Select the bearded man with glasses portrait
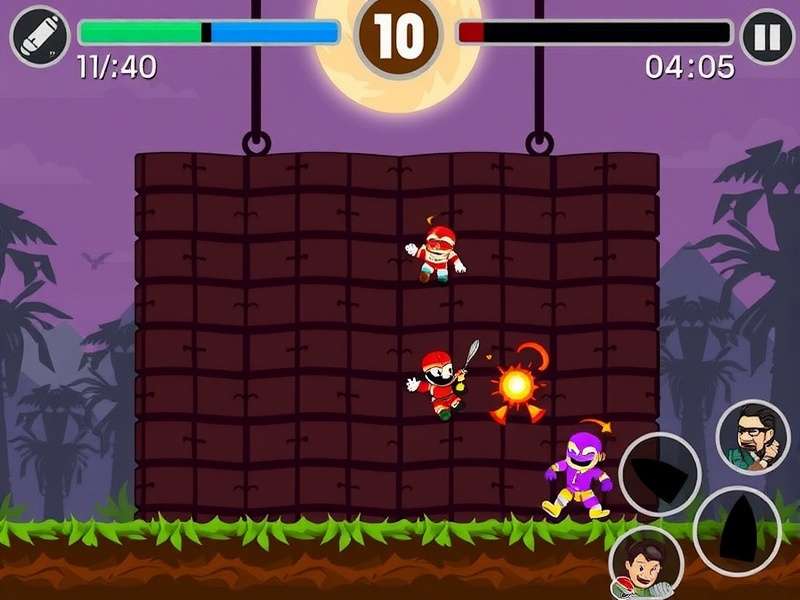 (x=753, y=437)
